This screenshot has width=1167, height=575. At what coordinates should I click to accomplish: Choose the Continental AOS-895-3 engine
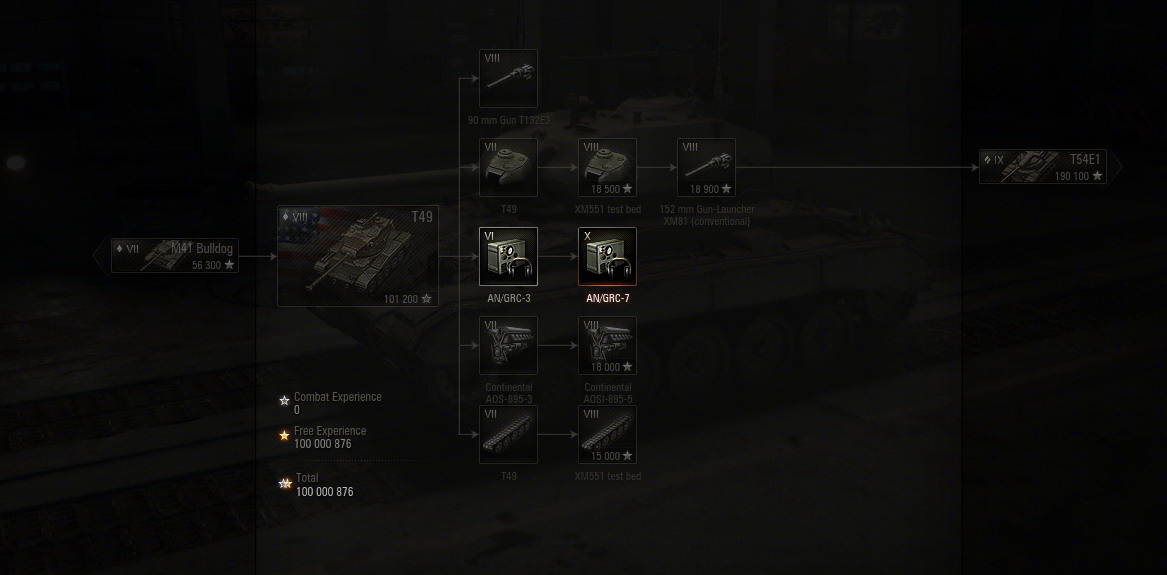point(508,346)
